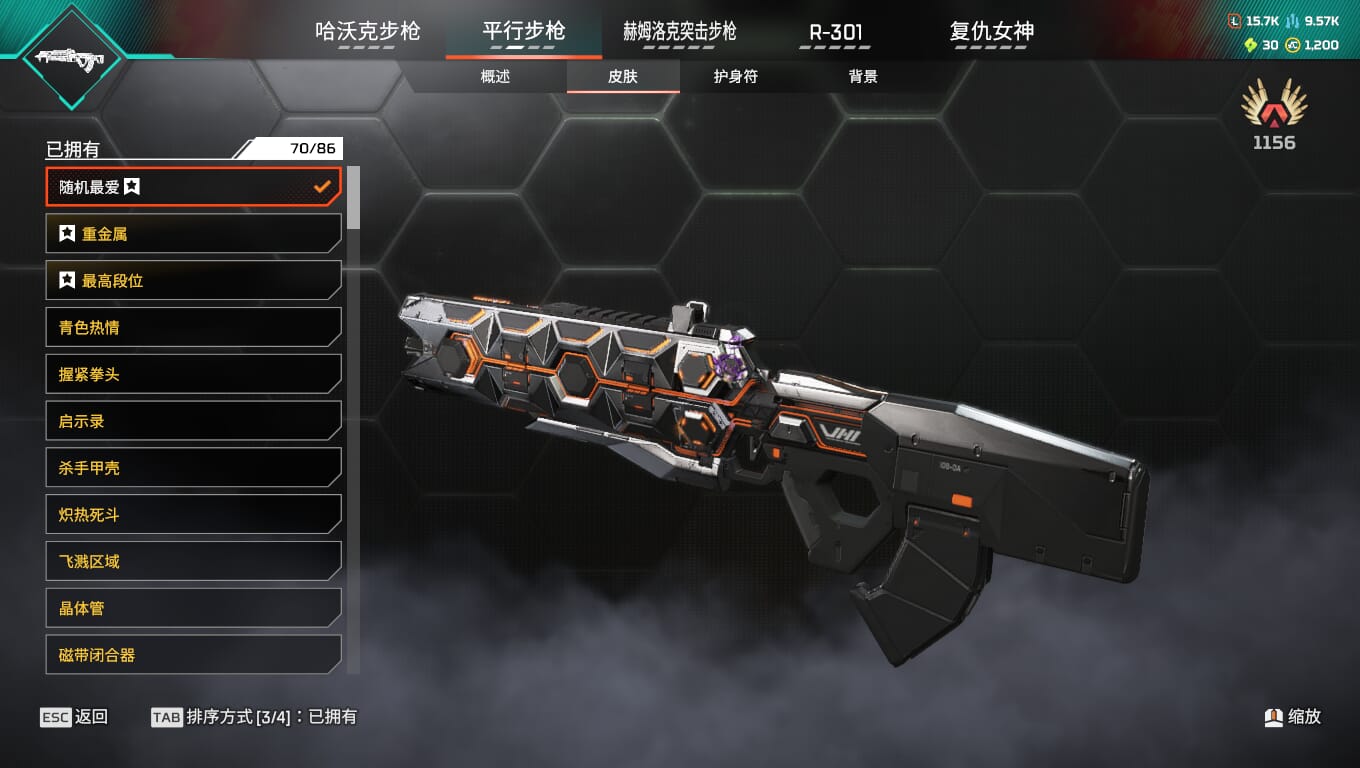The height and width of the screenshot is (768, 1360).
Task: Select the 平行步枪 weapon tab
Action: [523, 31]
